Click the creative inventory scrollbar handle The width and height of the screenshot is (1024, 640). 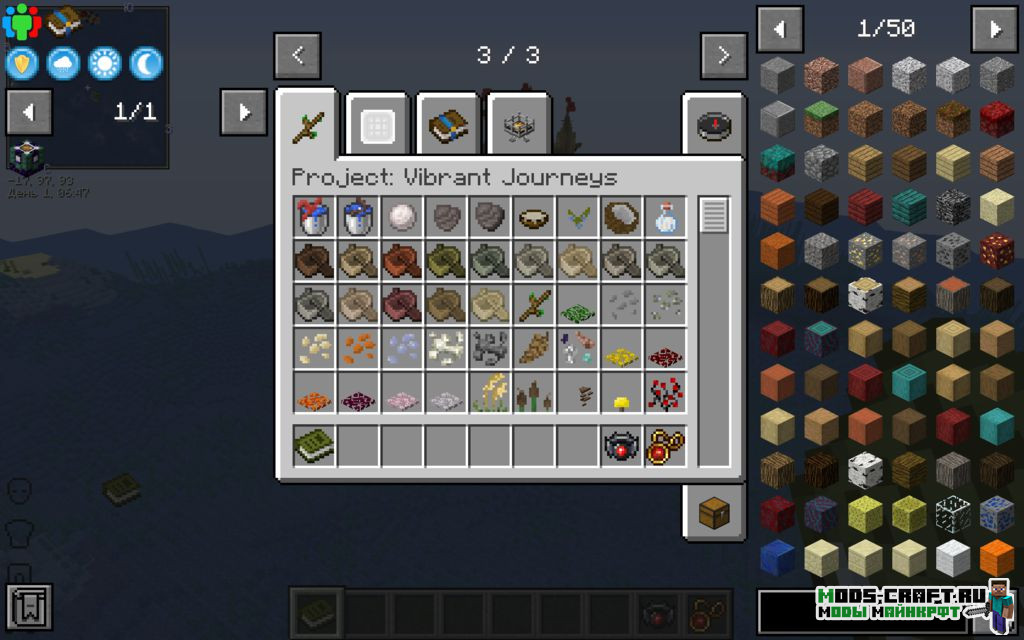point(713,216)
